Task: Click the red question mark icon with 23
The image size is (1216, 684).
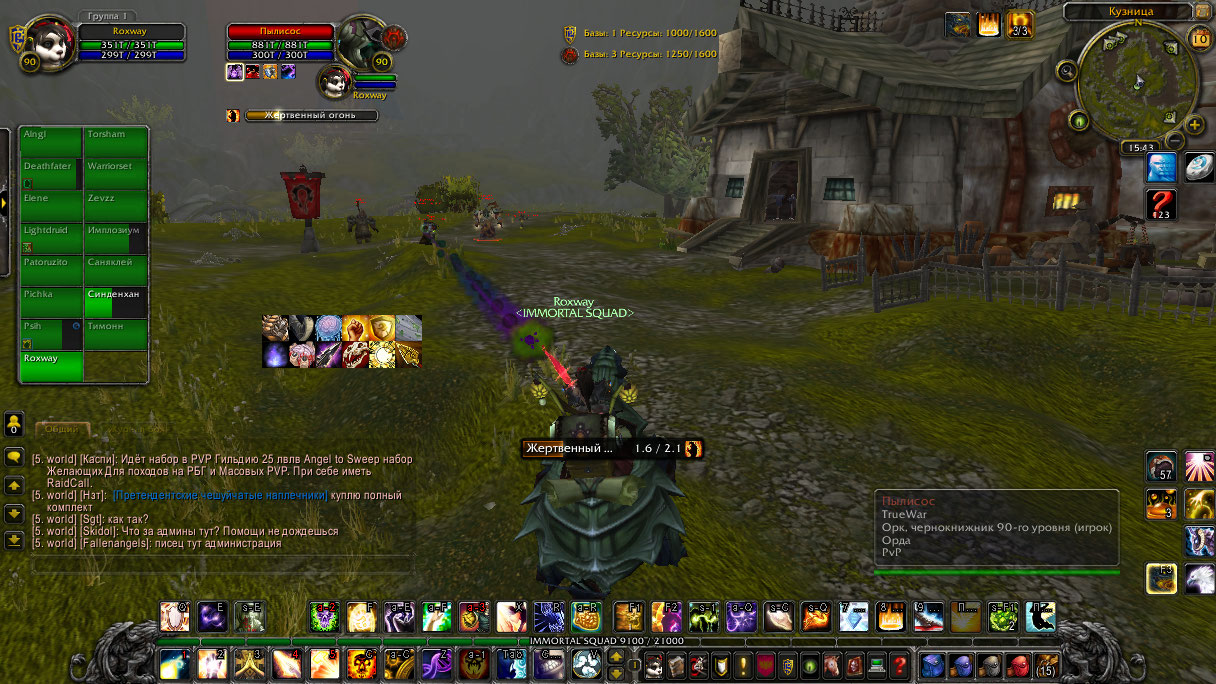Action: [x=1161, y=205]
